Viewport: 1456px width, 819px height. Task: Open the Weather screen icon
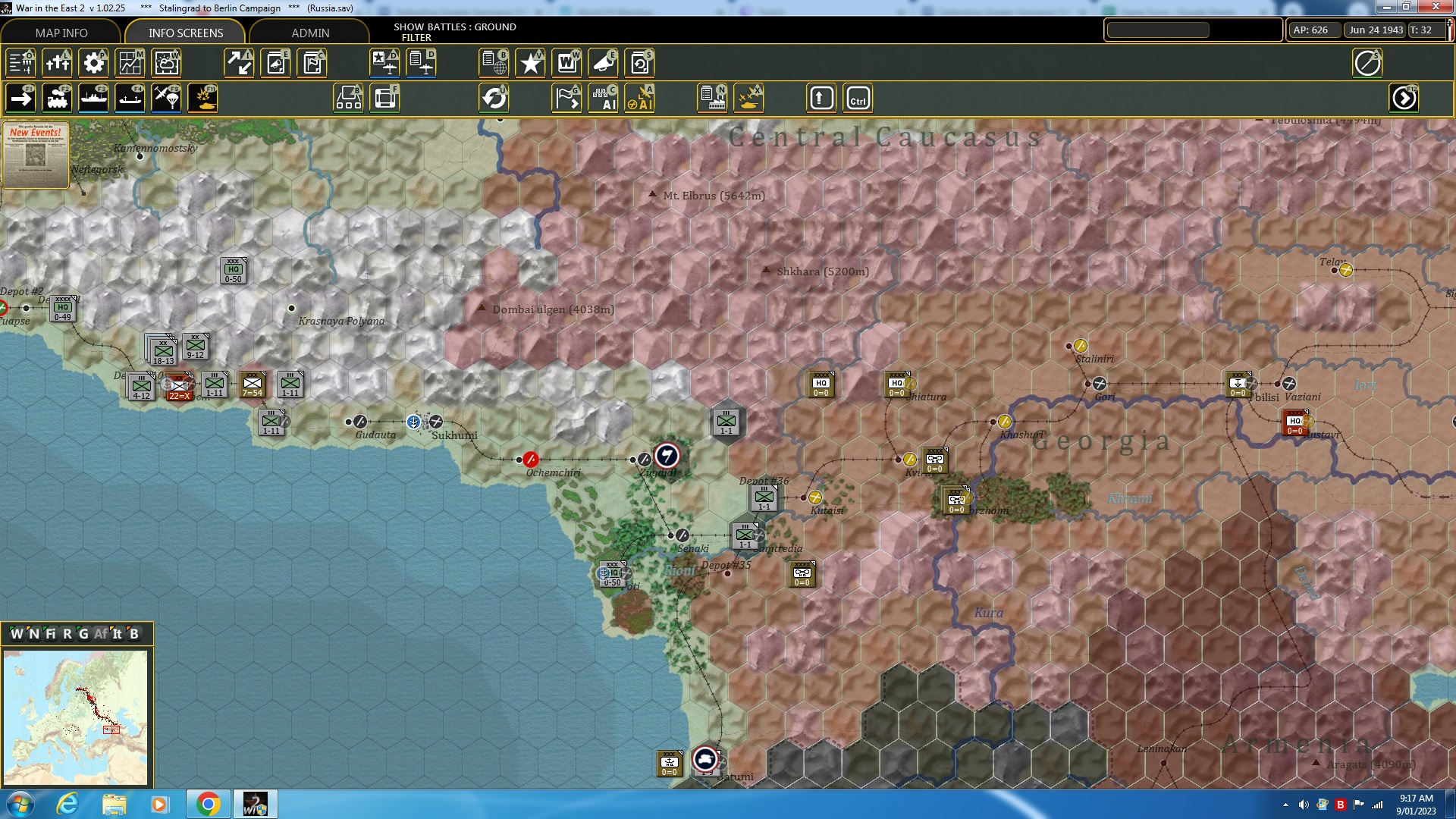pyautogui.click(x=166, y=63)
